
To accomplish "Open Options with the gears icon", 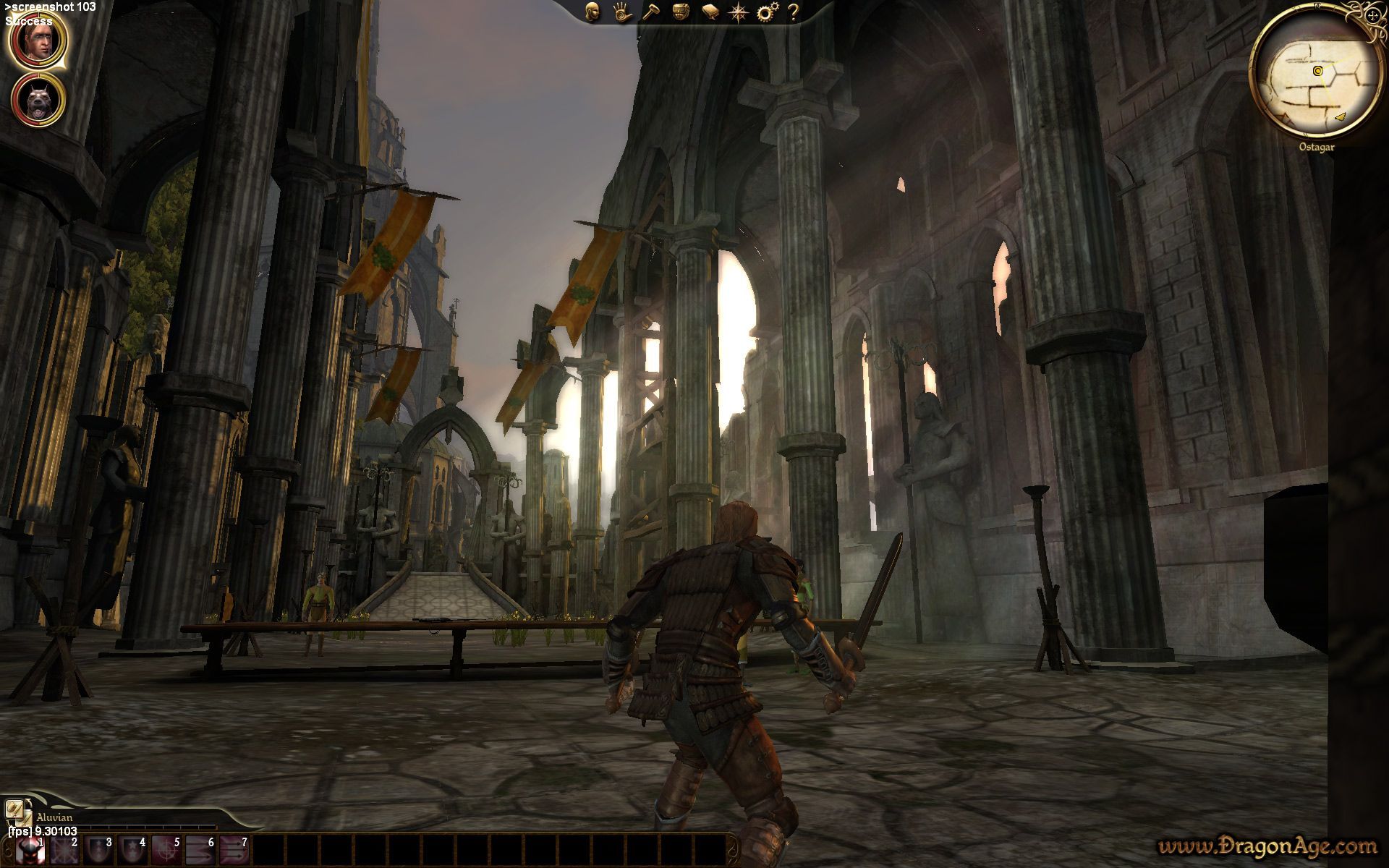I will click(x=767, y=11).
